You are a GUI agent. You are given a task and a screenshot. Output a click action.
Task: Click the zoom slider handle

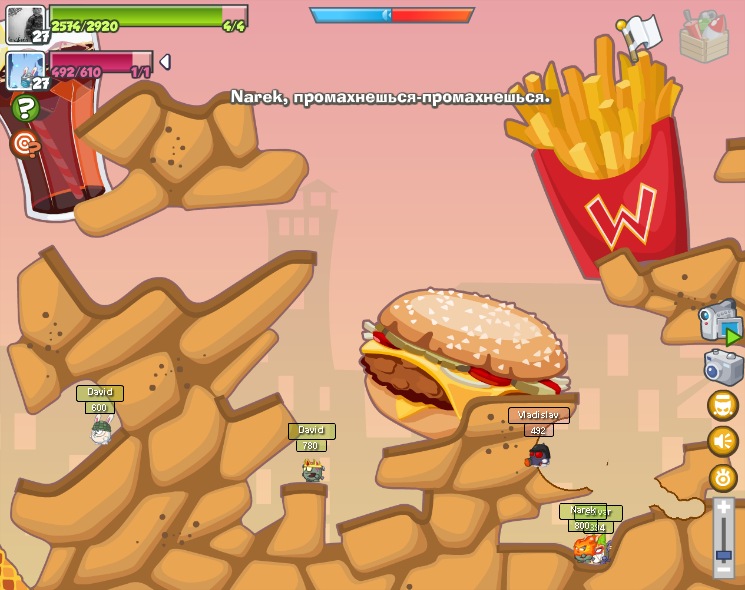click(724, 554)
